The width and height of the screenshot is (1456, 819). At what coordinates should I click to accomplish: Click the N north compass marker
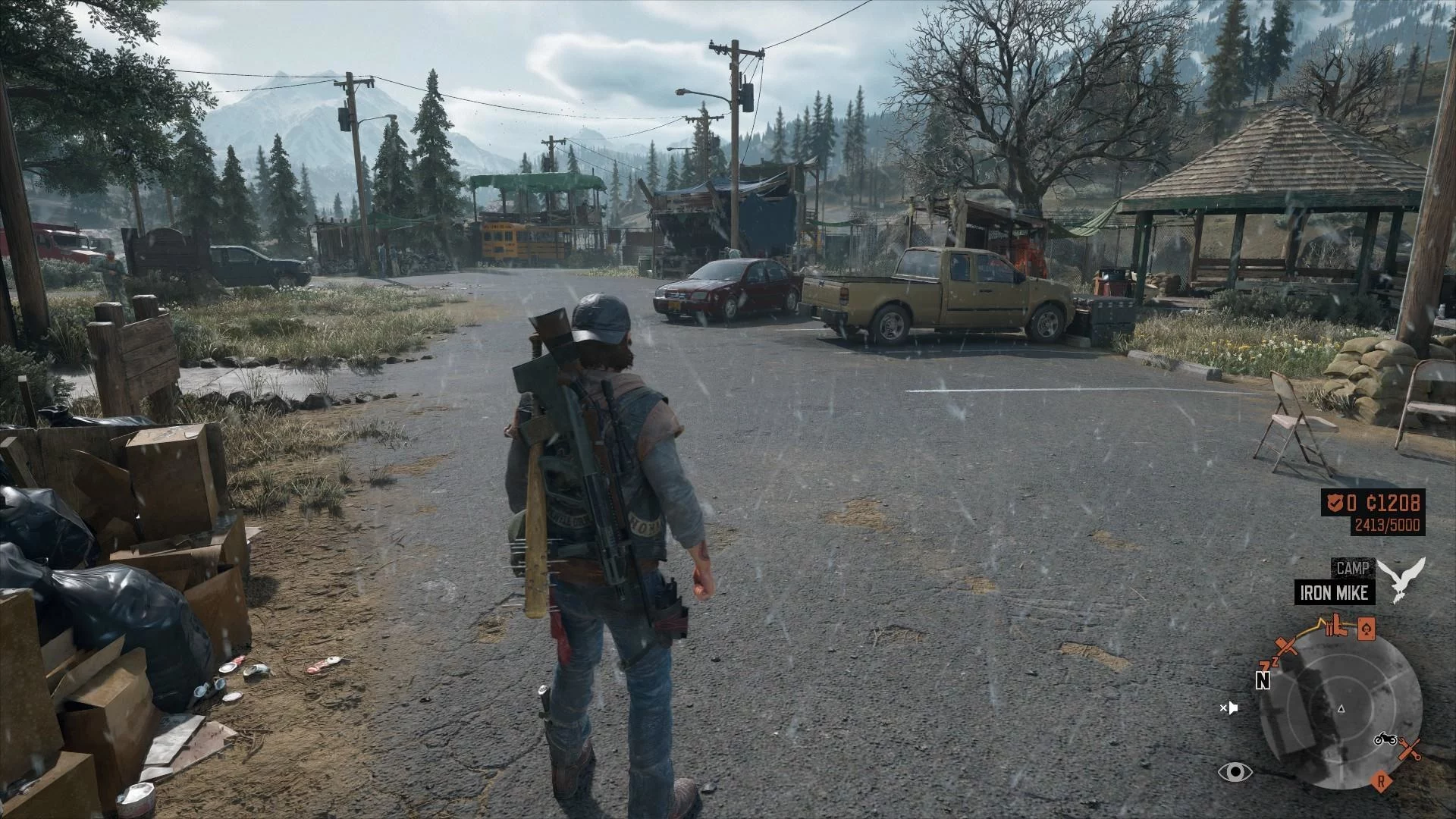[1263, 680]
